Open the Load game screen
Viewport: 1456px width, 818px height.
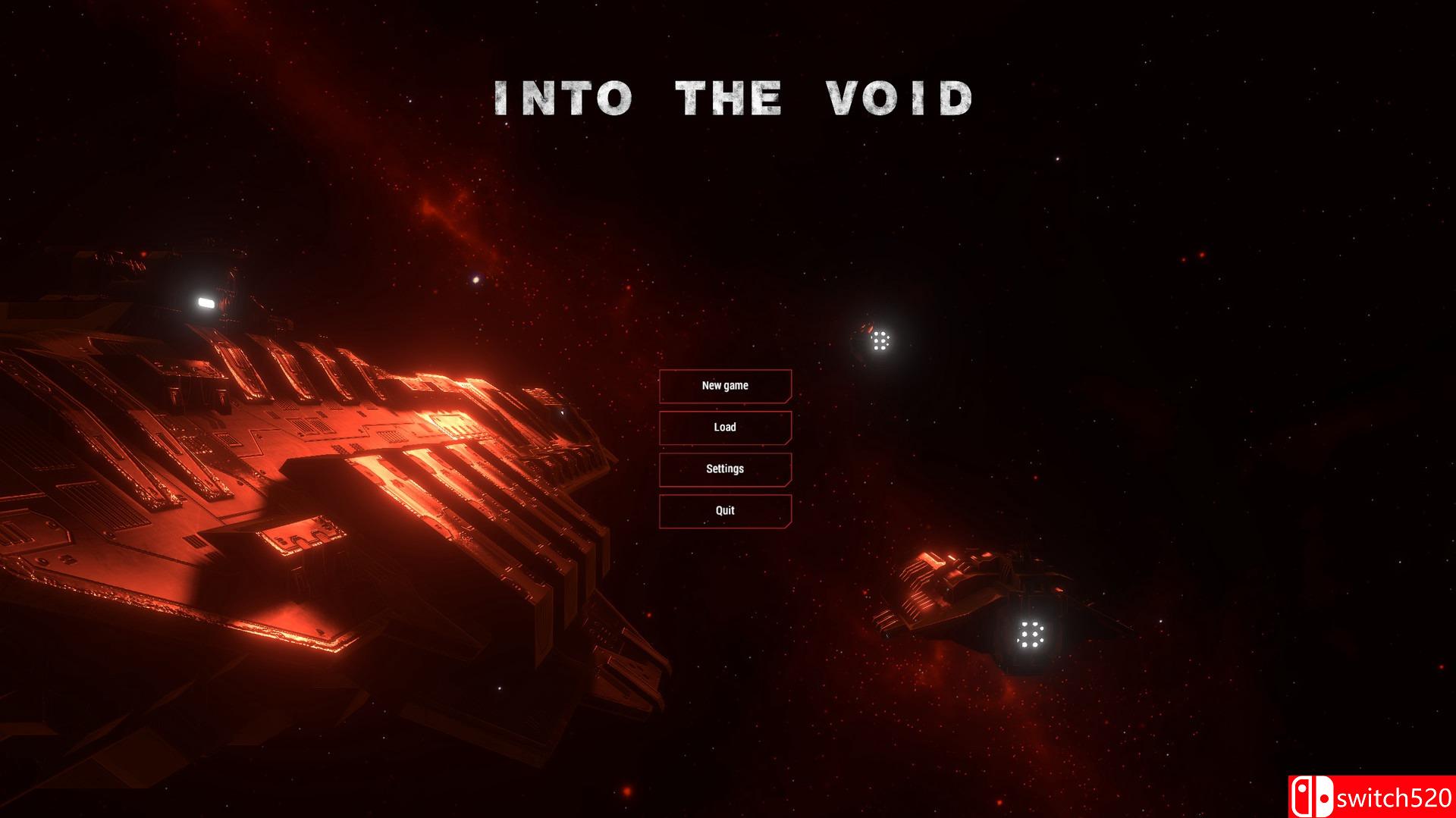click(725, 427)
